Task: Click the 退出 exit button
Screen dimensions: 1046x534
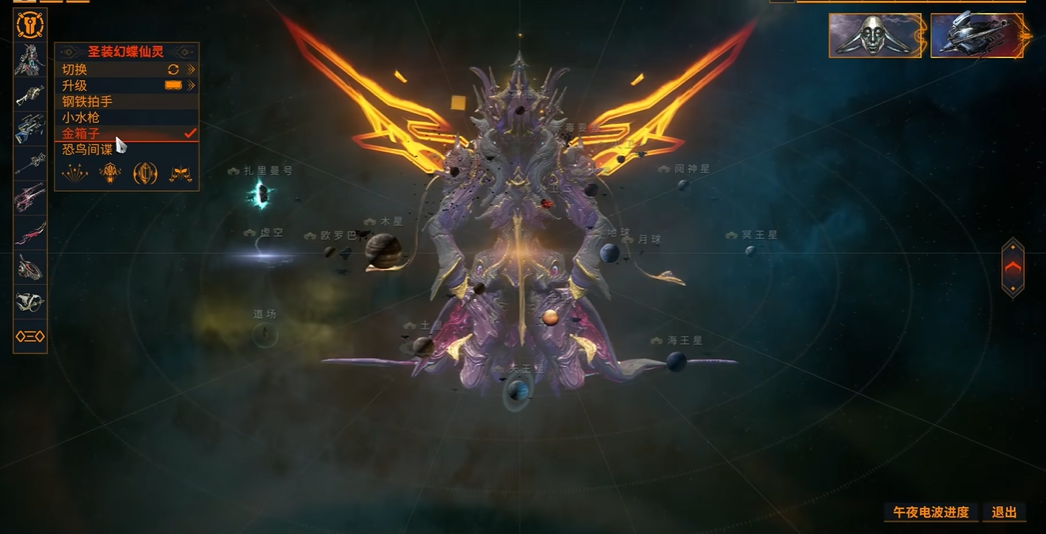Action: [x=1004, y=512]
